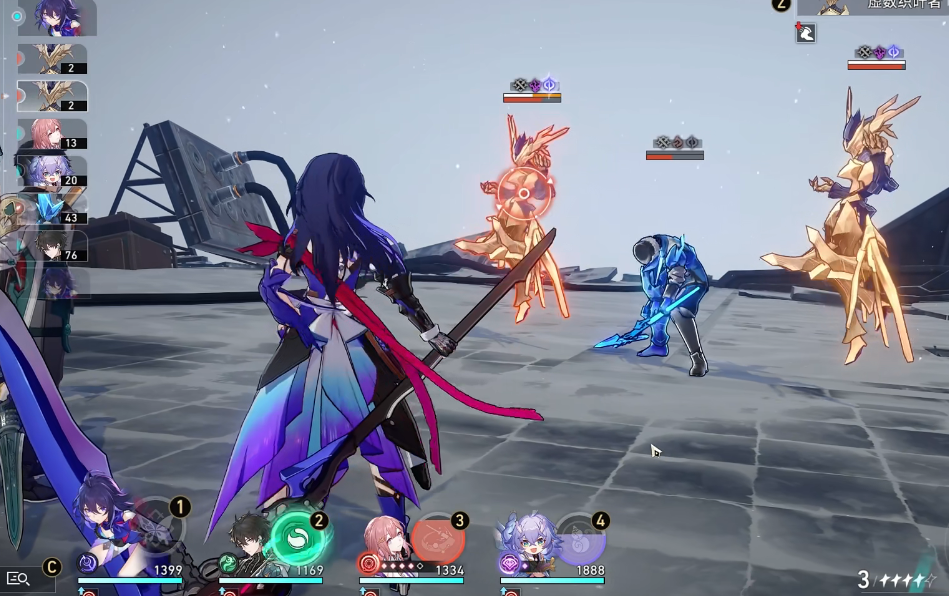
Task: Click the blue ice enemy turn entry
Action: 52,208
